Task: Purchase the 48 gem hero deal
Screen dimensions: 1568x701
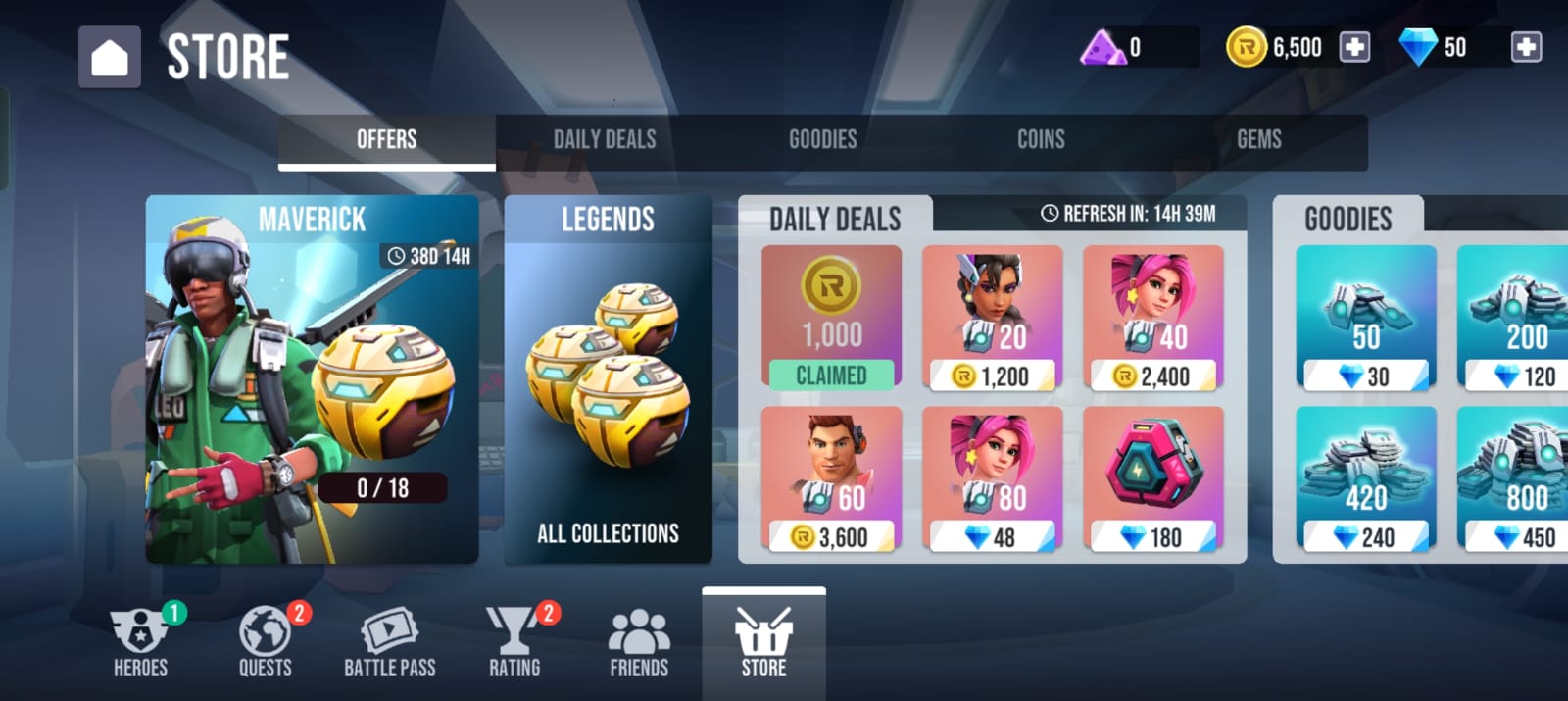Action: click(x=992, y=479)
